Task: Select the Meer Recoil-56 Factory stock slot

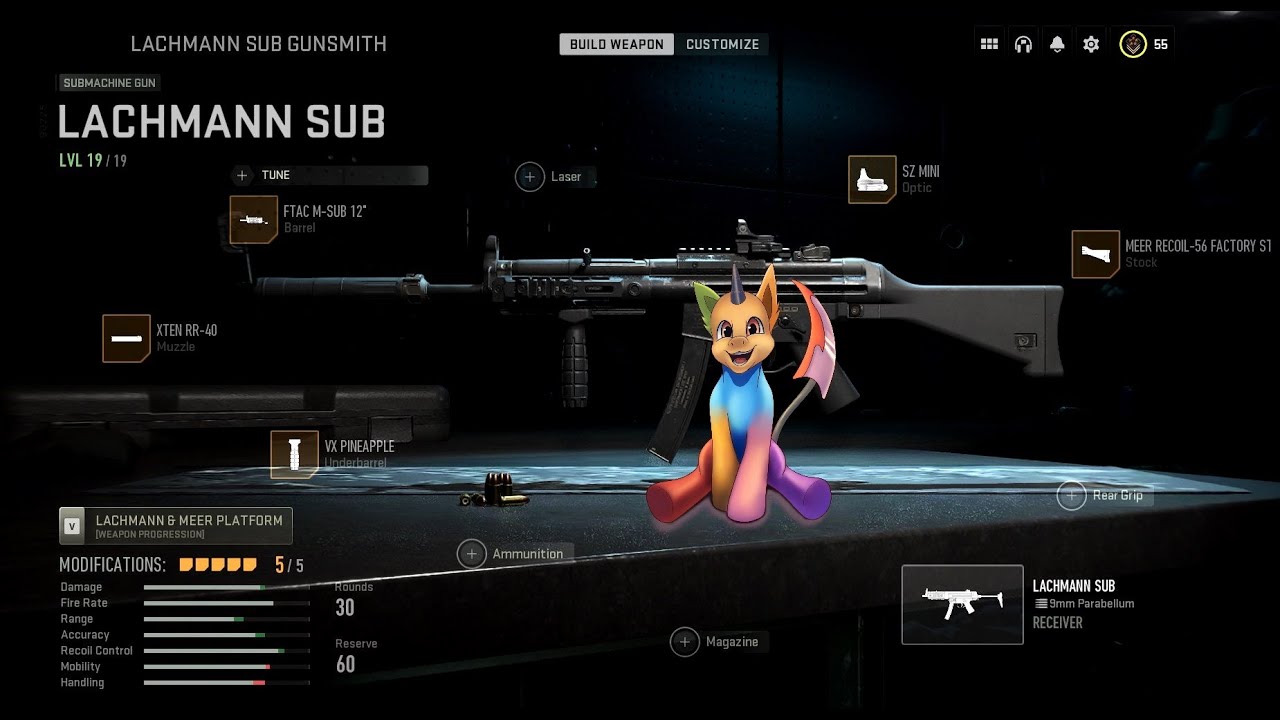Action: click(1095, 254)
